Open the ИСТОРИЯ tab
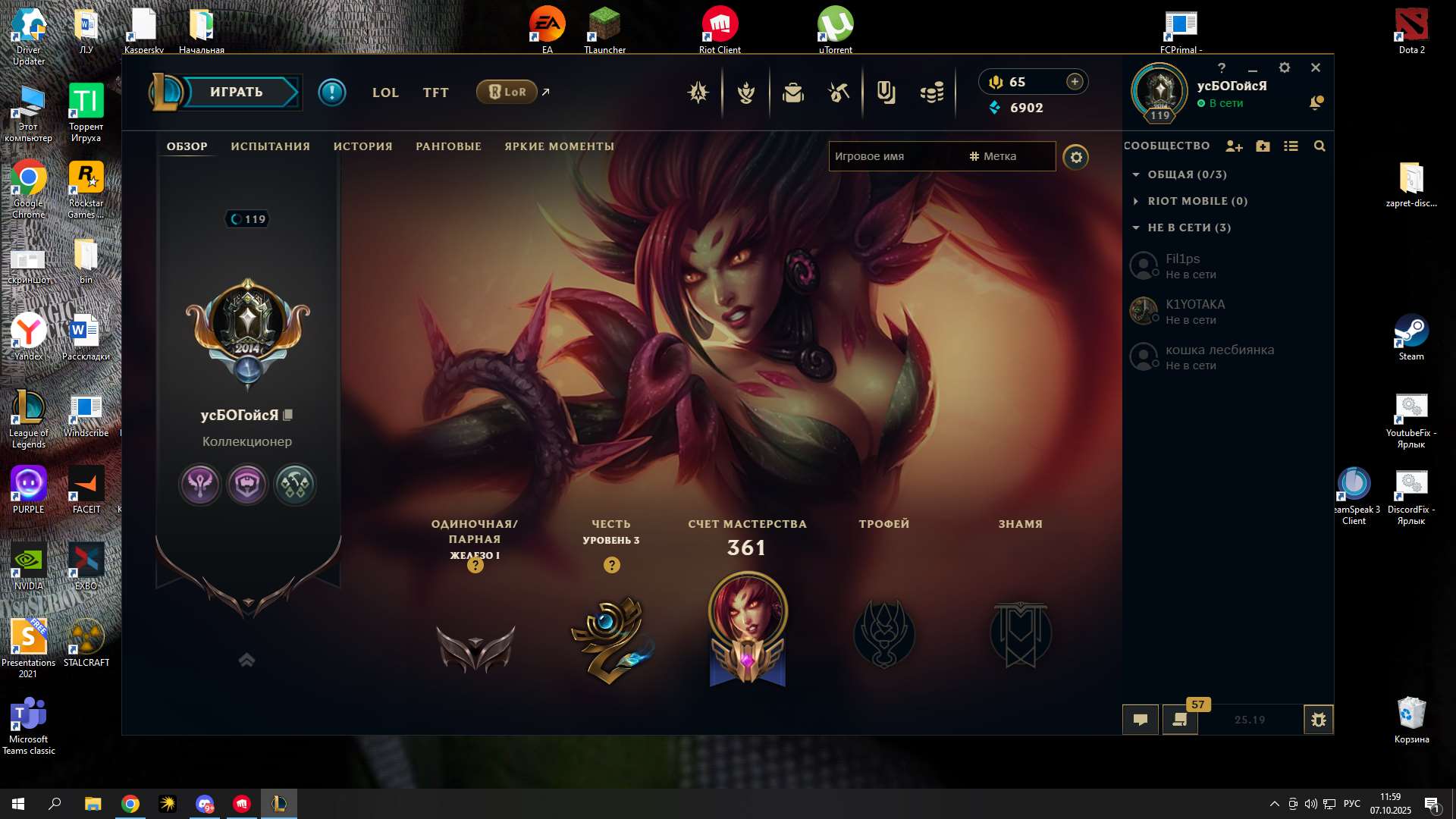 click(362, 146)
